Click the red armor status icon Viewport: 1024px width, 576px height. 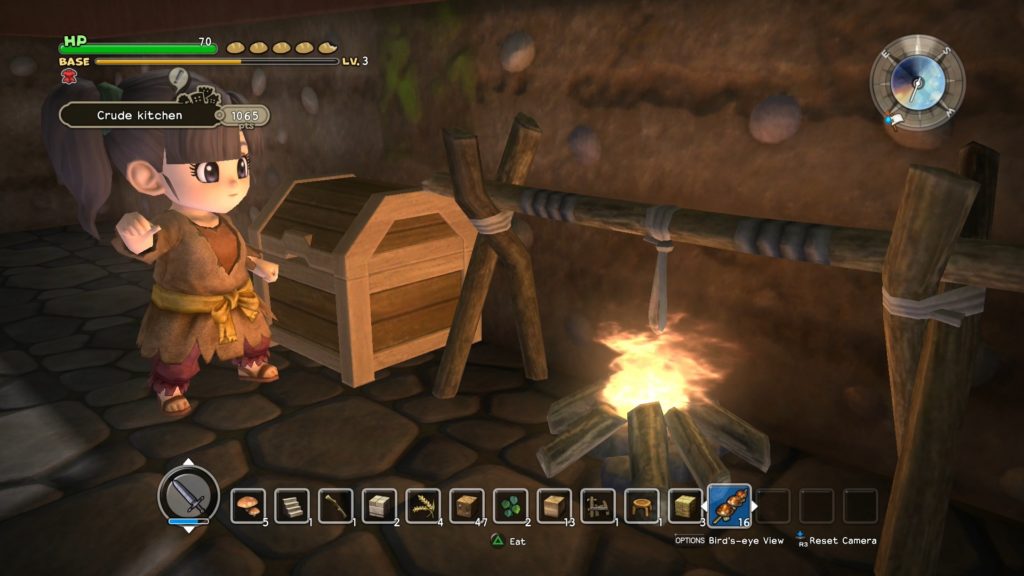(70, 76)
